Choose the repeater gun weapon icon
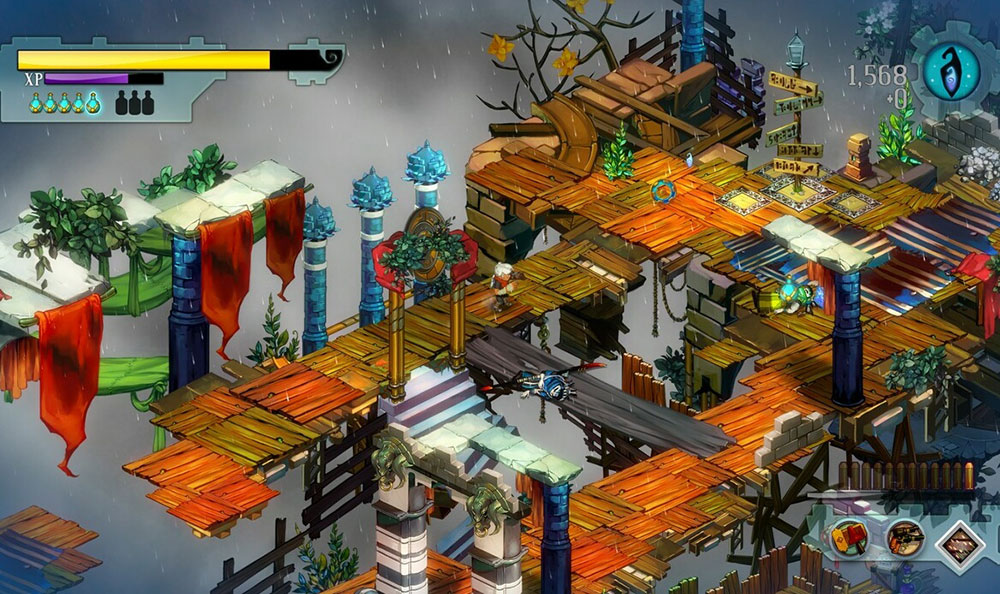The image size is (1000, 594). (905, 539)
